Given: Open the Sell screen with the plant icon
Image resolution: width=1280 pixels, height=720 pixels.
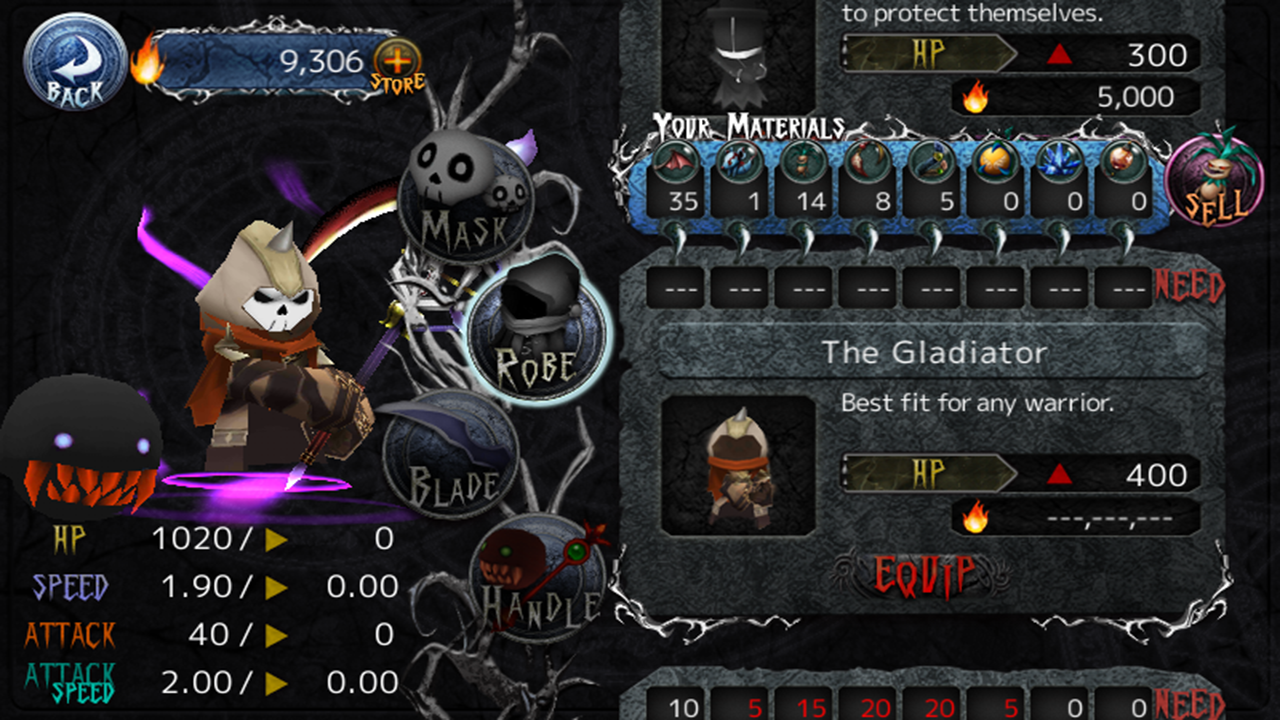Looking at the screenshot, I should click(x=1216, y=182).
